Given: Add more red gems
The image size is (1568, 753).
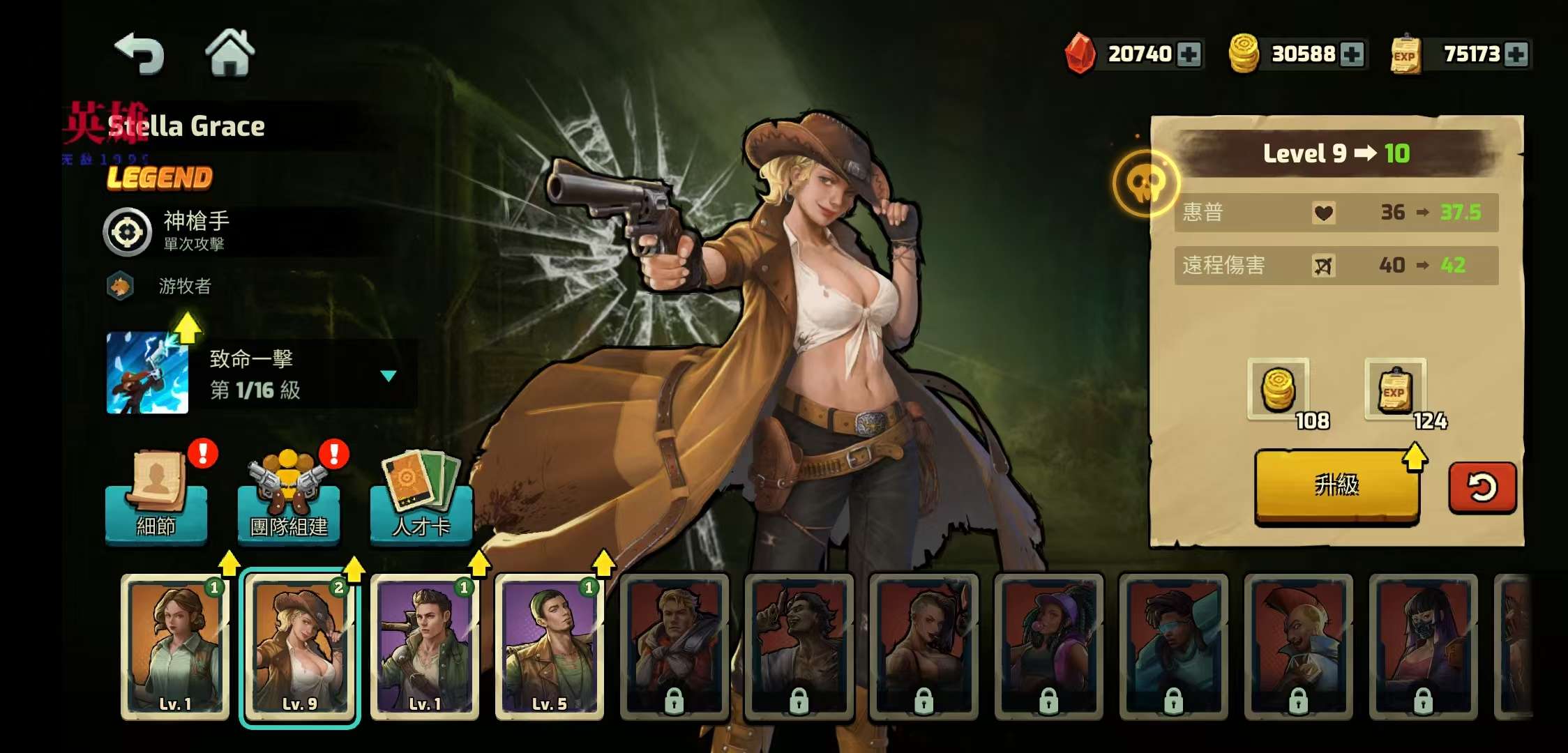Looking at the screenshot, I should pyautogui.click(x=1189, y=54).
